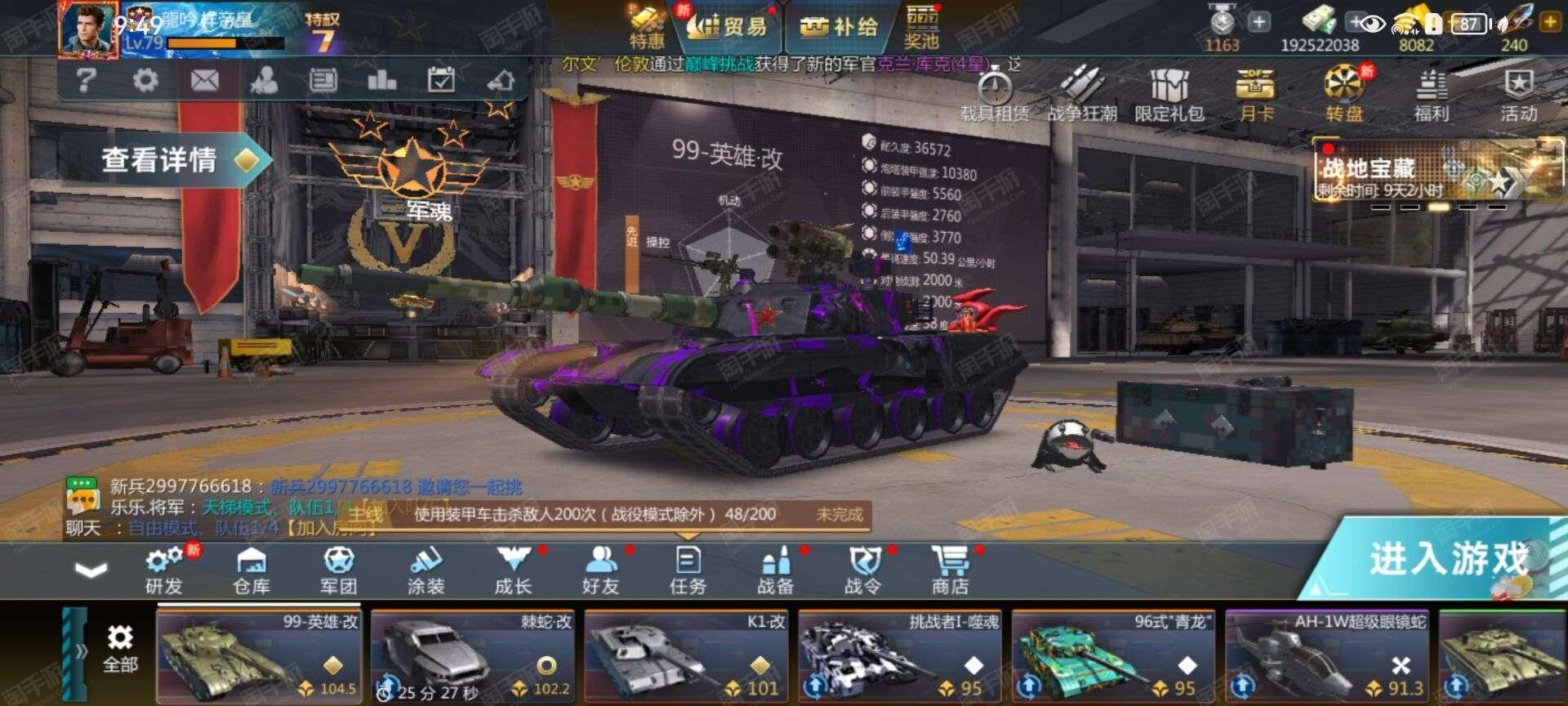Open the 商店 shop
This screenshot has width=1568, height=706.
point(950,570)
